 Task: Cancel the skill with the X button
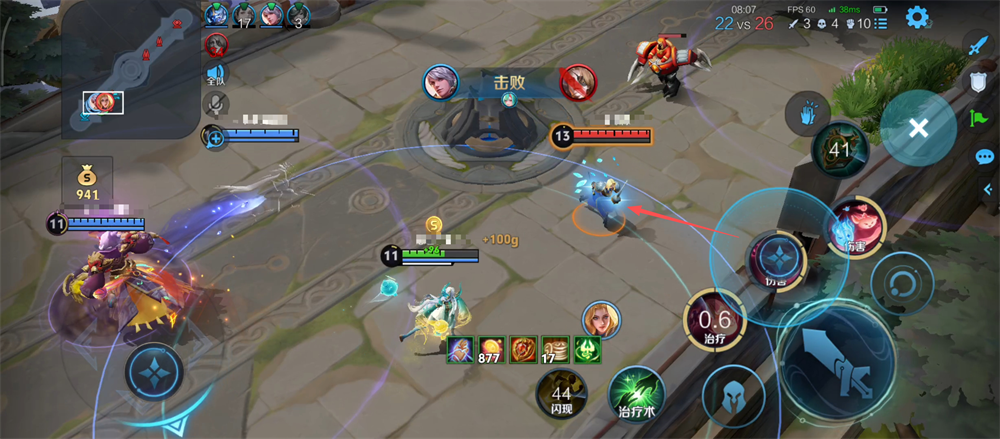pyautogui.click(x=919, y=128)
